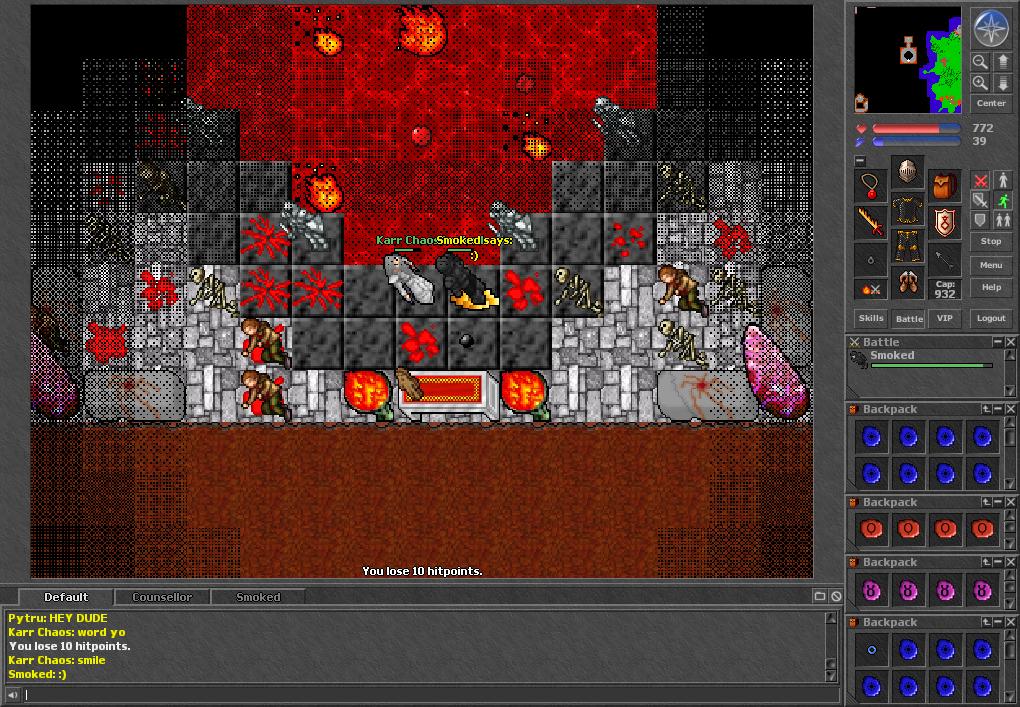Switch to the Smoked chat tab
Image resolution: width=1020 pixels, height=707 pixels.
point(258,597)
